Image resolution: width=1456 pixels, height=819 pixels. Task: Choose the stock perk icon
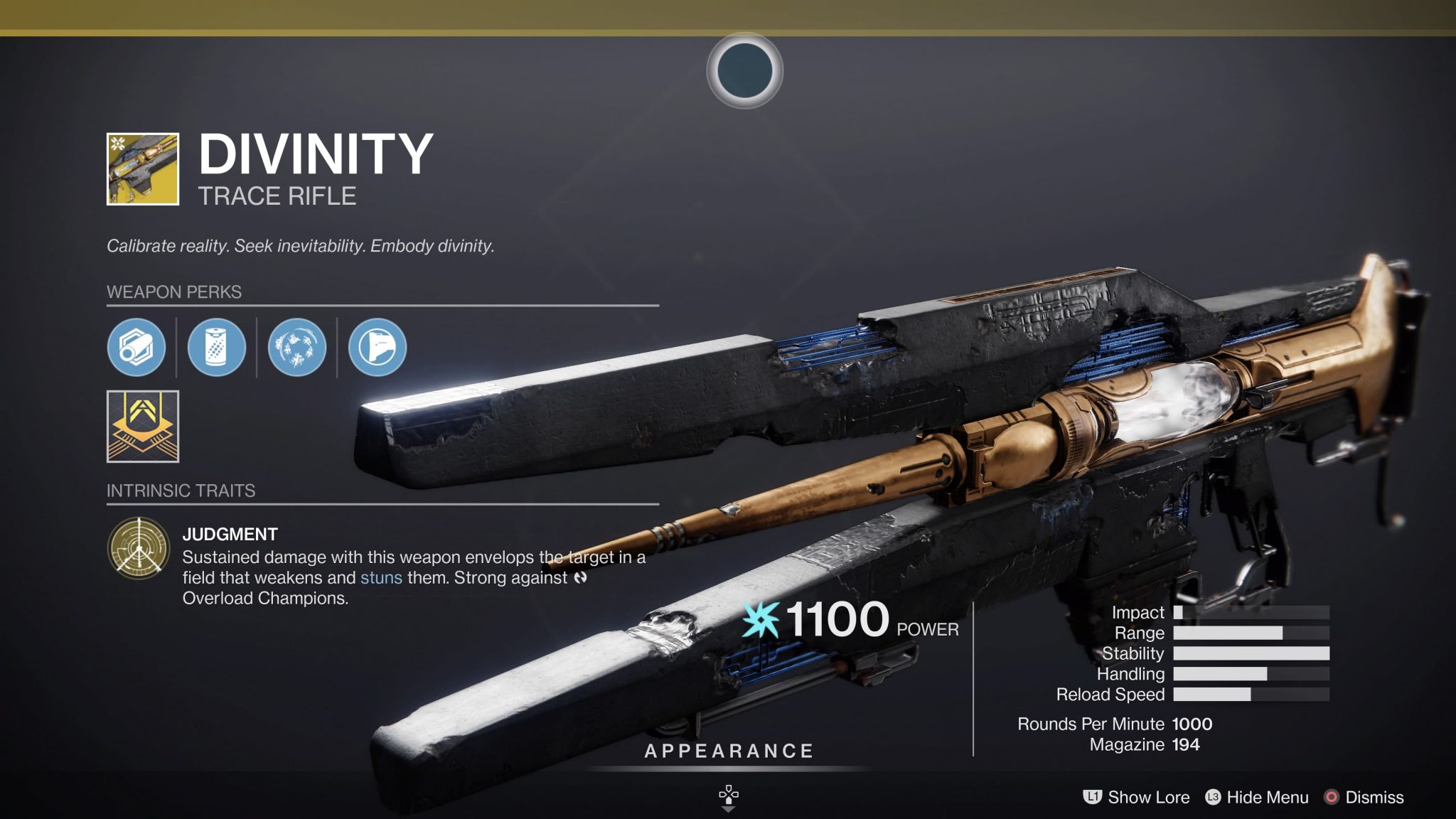coord(378,348)
